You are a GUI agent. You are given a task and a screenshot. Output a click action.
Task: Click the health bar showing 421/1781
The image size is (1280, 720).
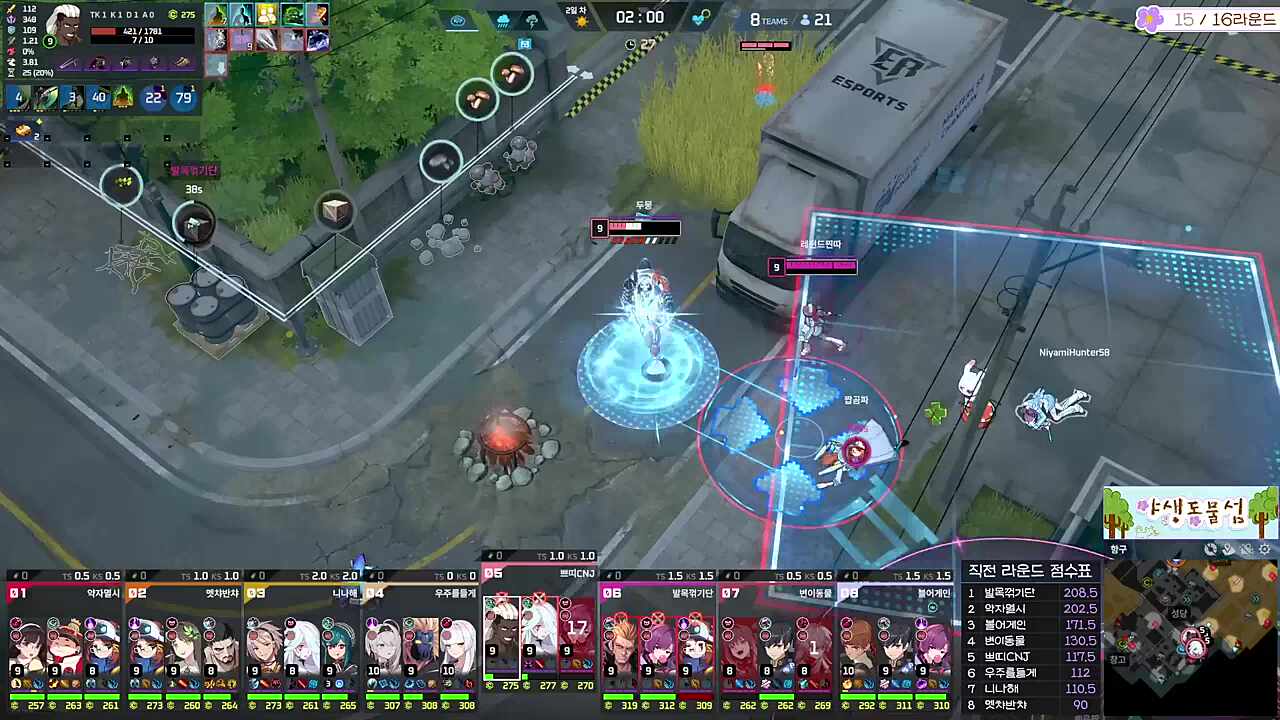[x=140, y=30]
